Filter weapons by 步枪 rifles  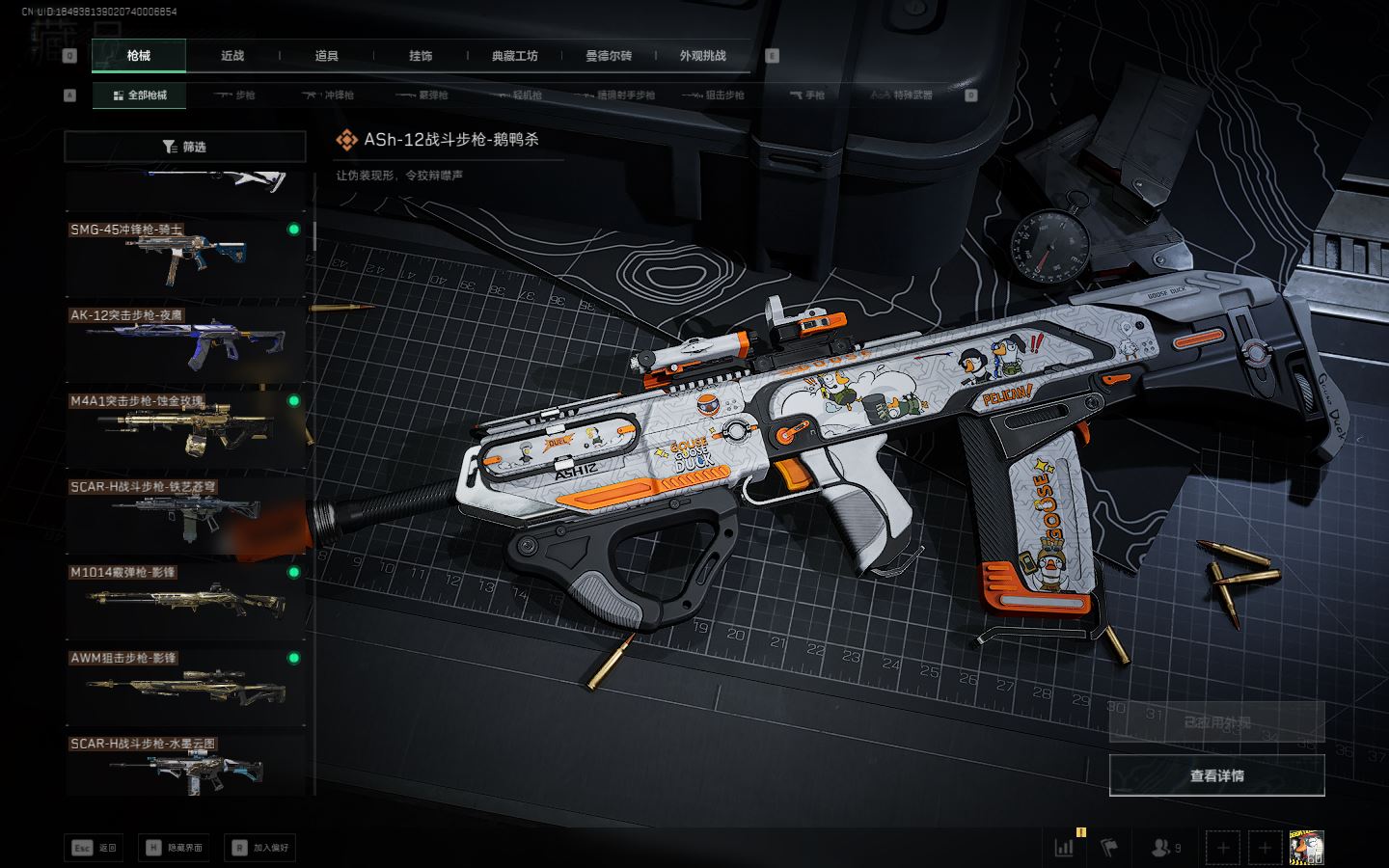coord(234,95)
